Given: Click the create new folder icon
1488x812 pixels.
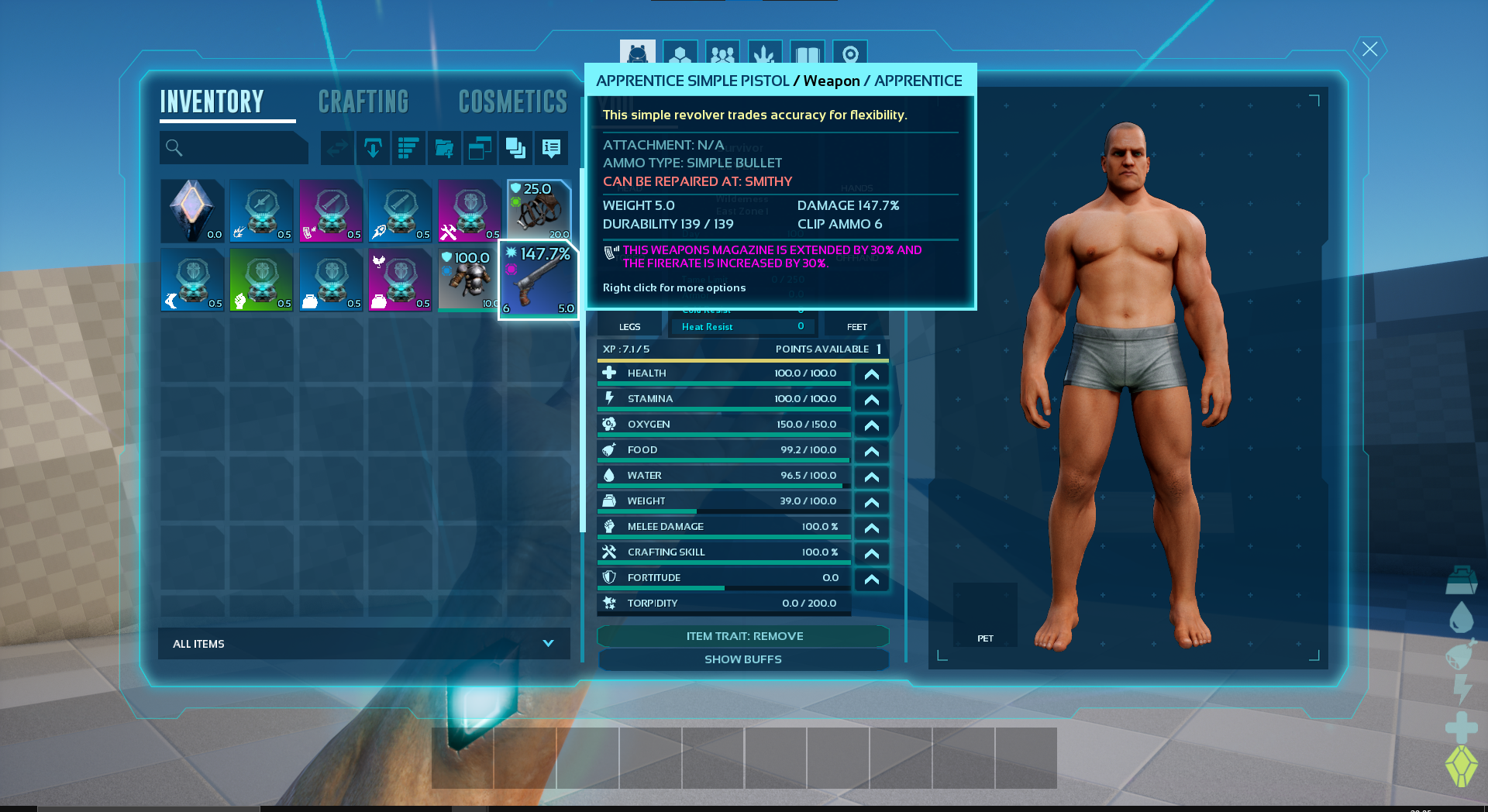Looking at the screenshot, I should click(x=444, y=147).
